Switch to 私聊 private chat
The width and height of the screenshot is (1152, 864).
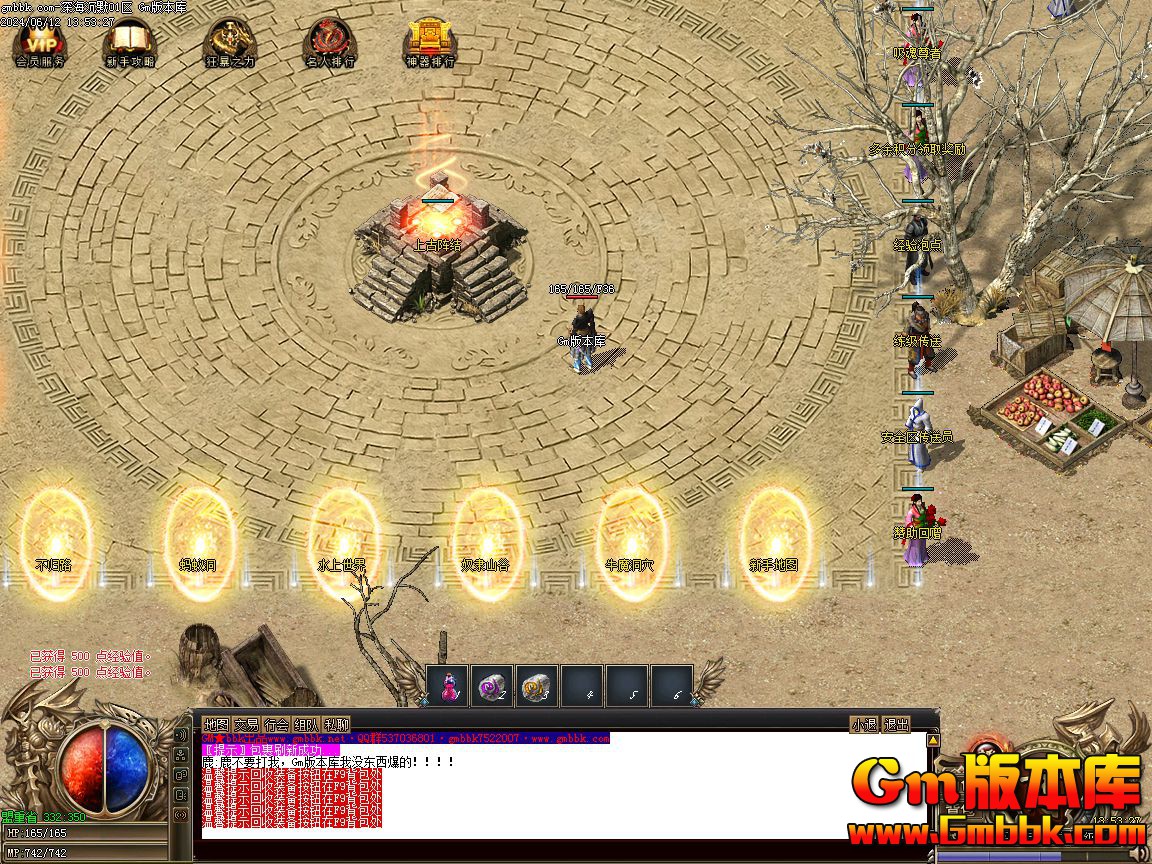tap(337, 725)
